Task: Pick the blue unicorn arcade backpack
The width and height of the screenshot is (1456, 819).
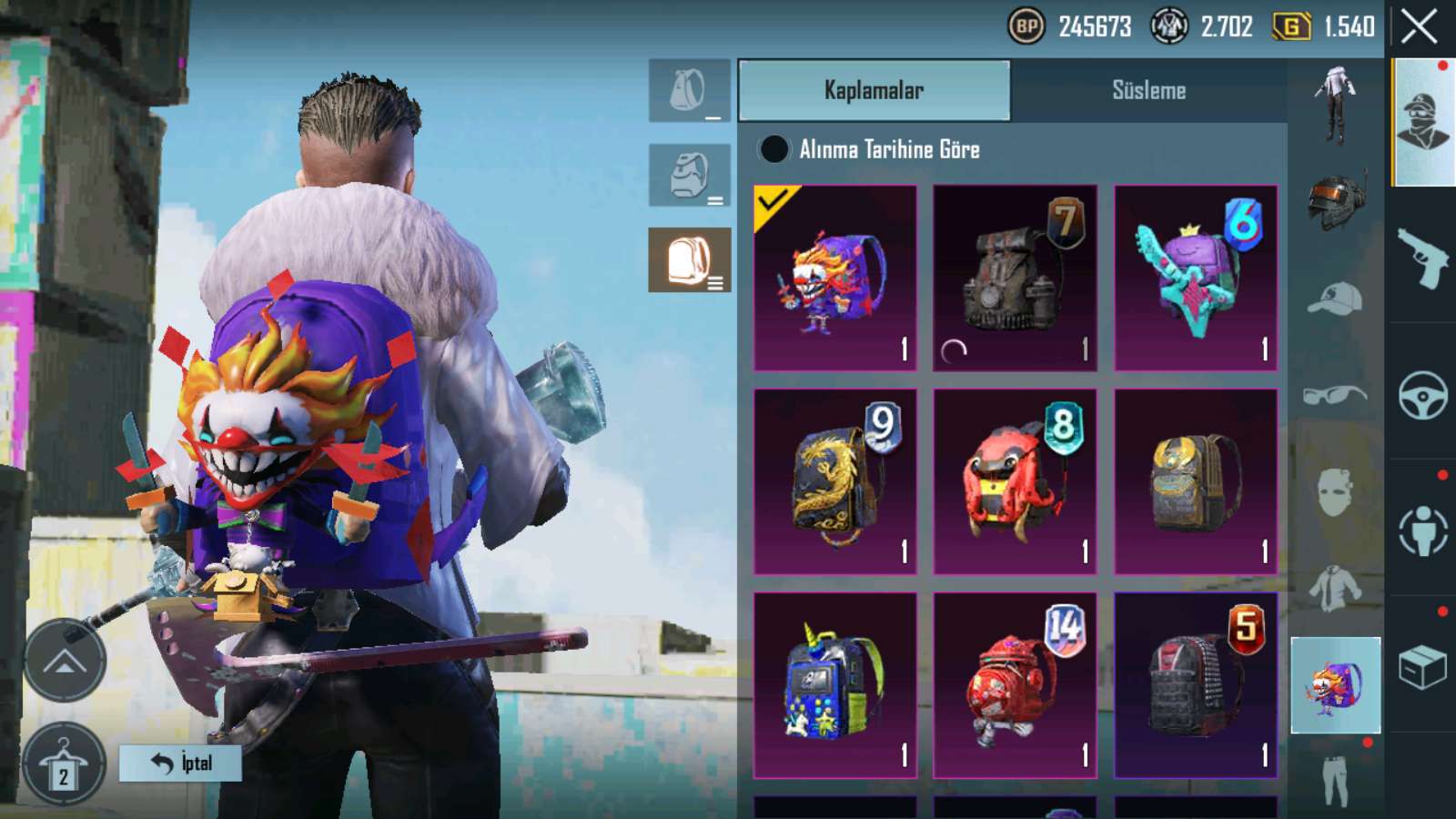Action: pyautogui.click(x=835, y=685)
